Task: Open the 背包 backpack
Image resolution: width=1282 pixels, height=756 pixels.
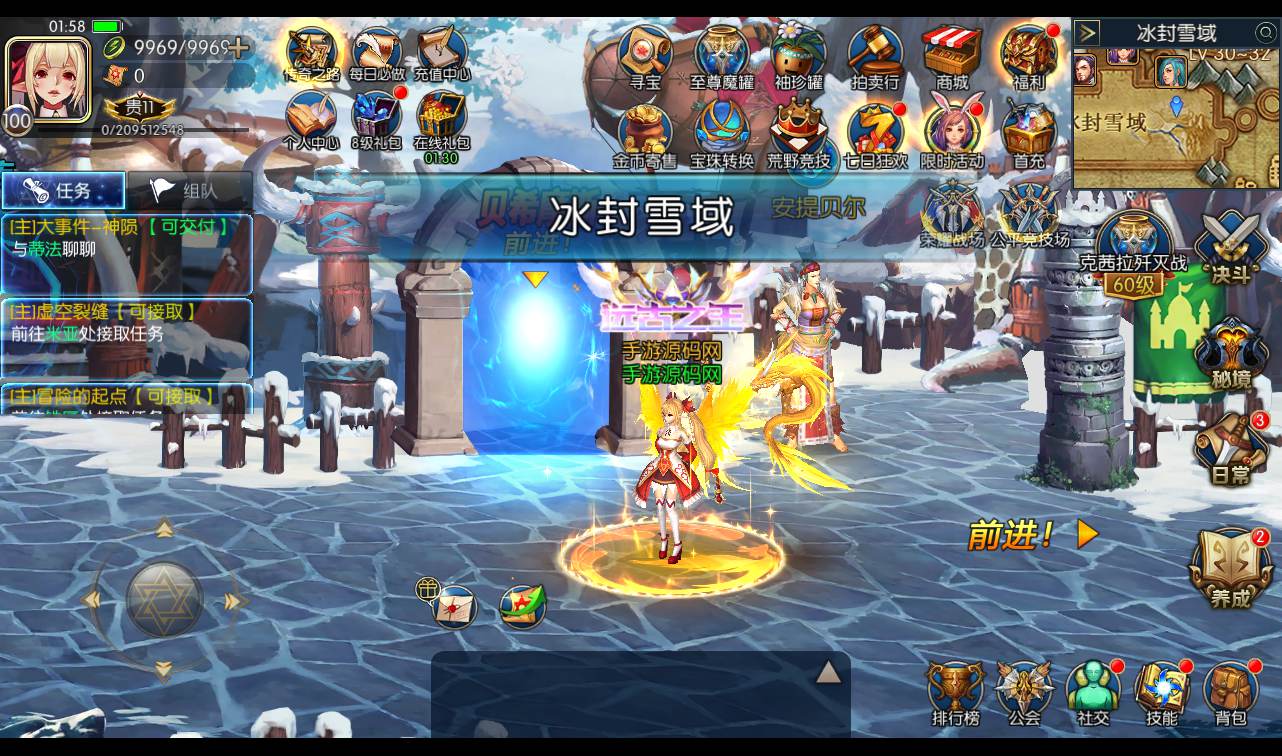Action: tap(1231, 691)
